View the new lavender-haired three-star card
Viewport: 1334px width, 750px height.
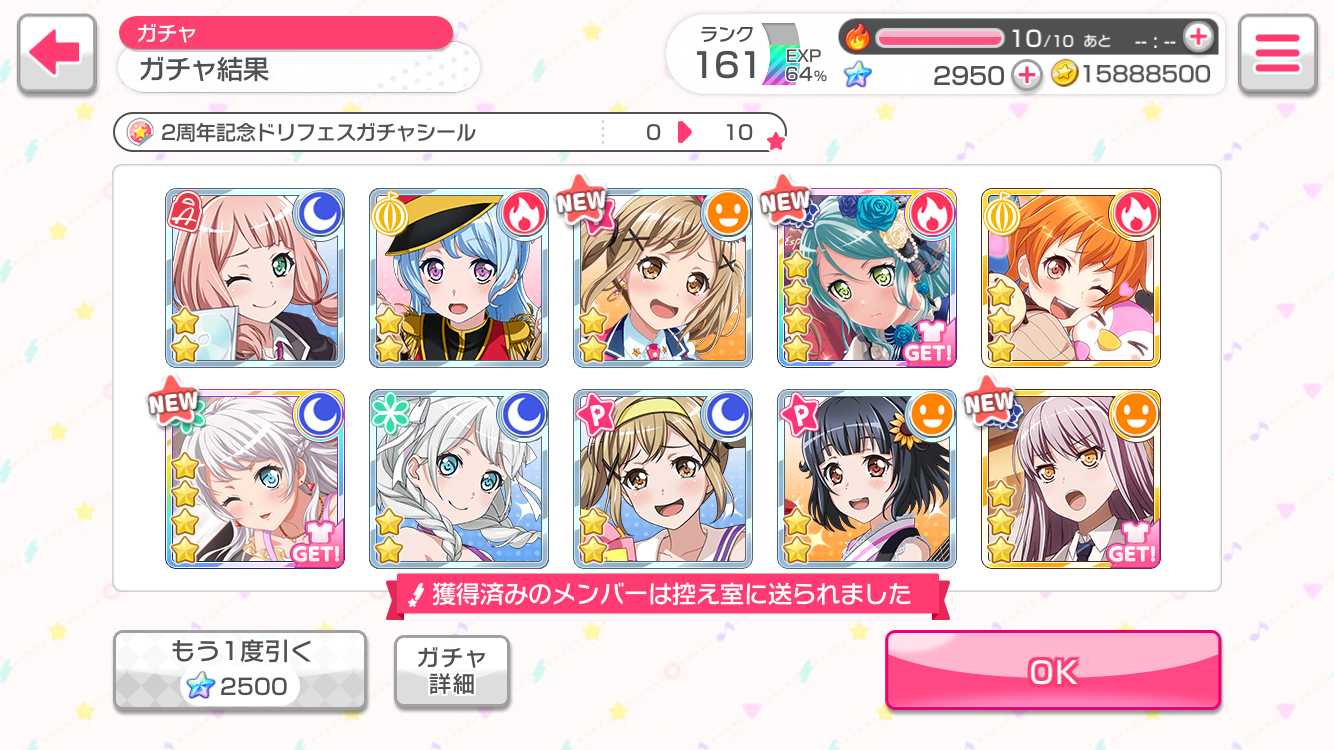tap(1071, 479)
